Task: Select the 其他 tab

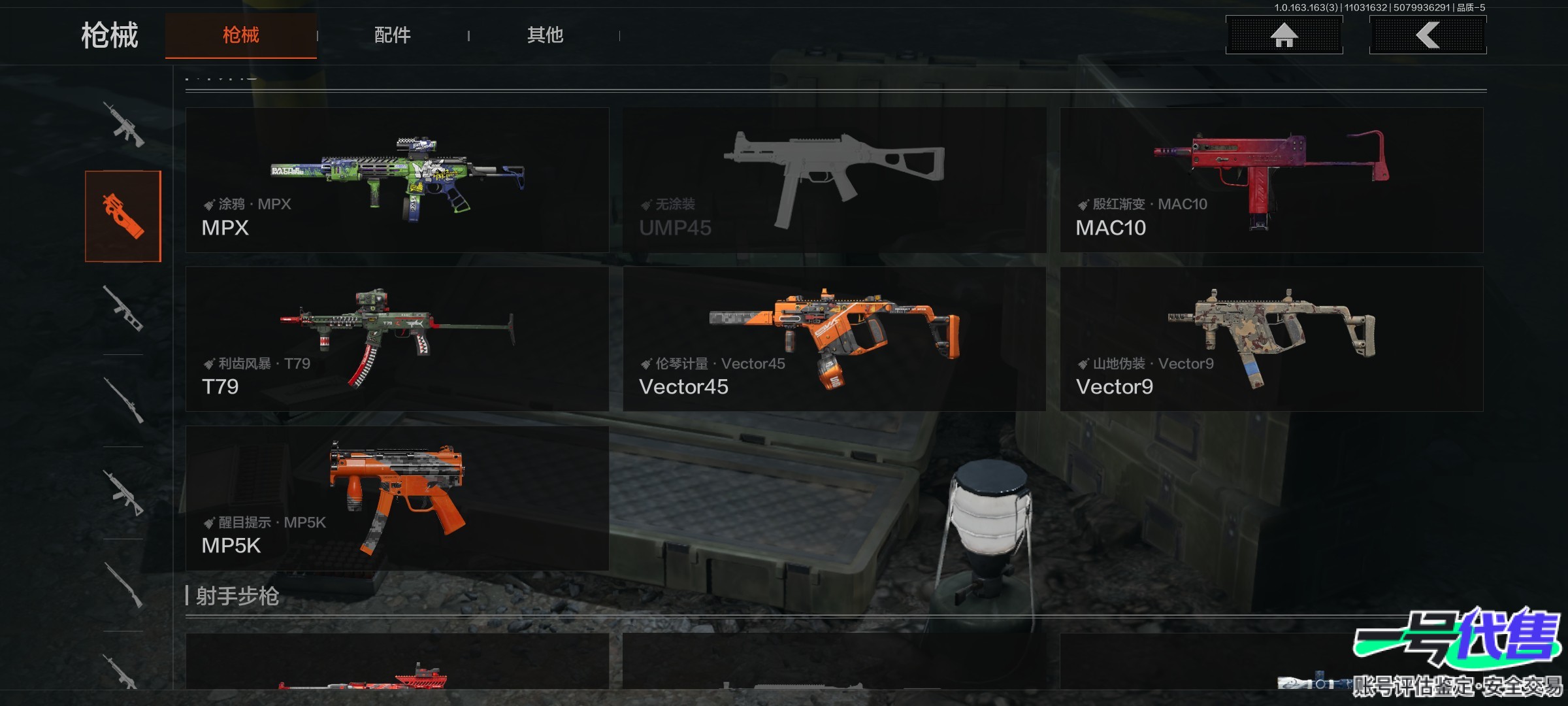Action: coord(545,35)
